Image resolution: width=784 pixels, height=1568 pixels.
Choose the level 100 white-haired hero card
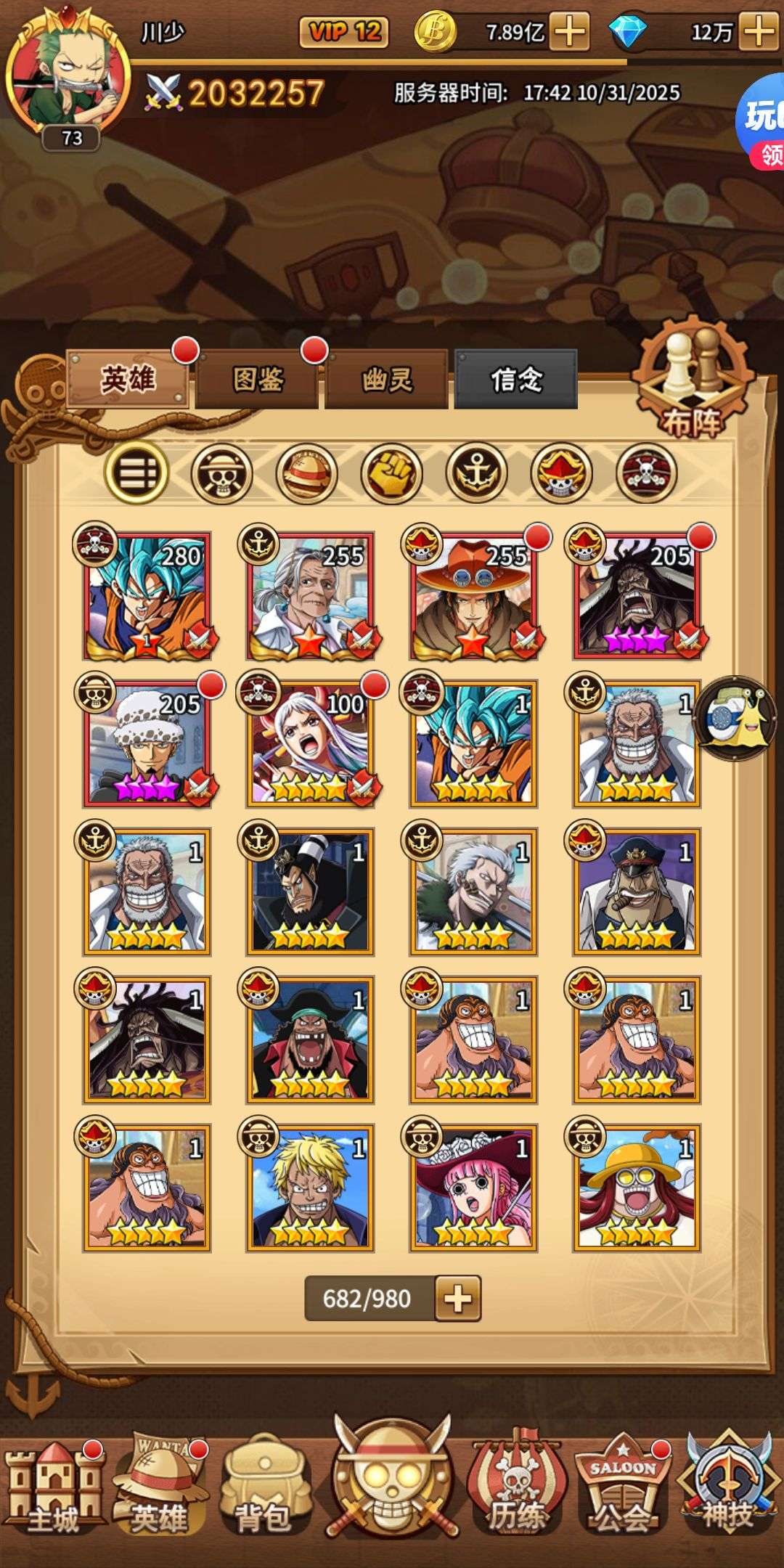[x=311, y=745]
